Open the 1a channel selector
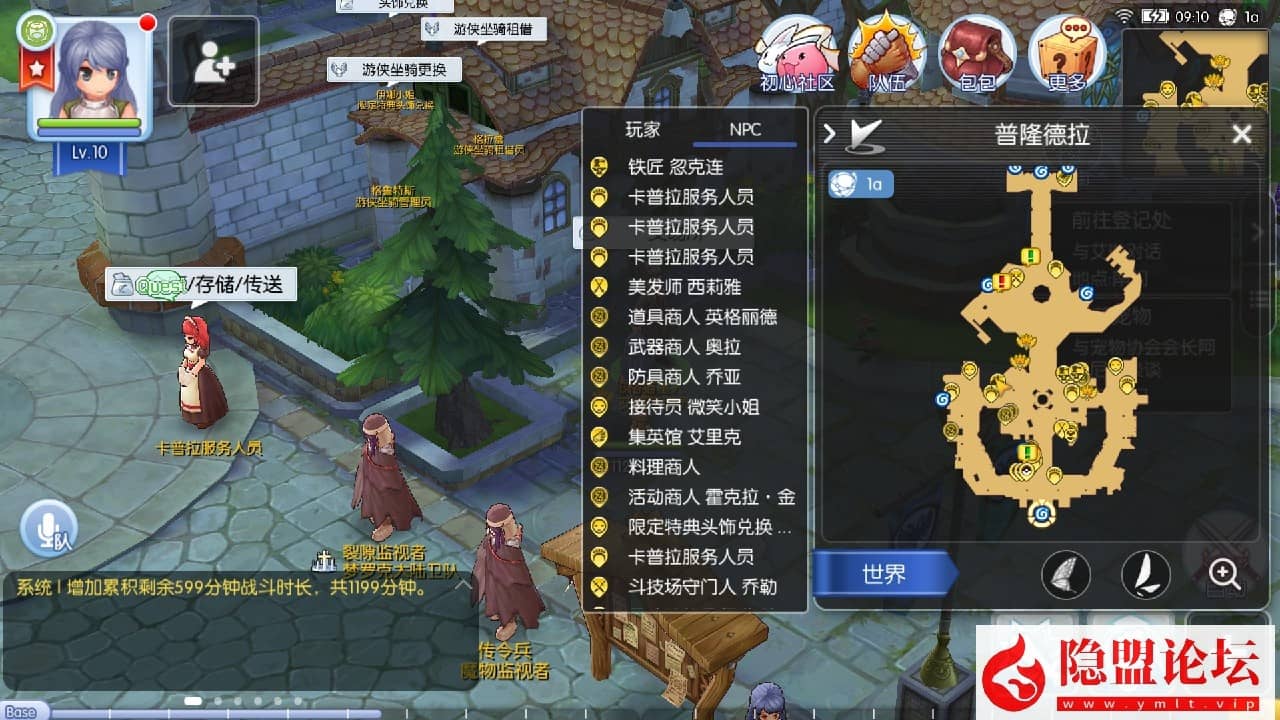This screenshot has height=720, width=1280. [x=860, y=185]
